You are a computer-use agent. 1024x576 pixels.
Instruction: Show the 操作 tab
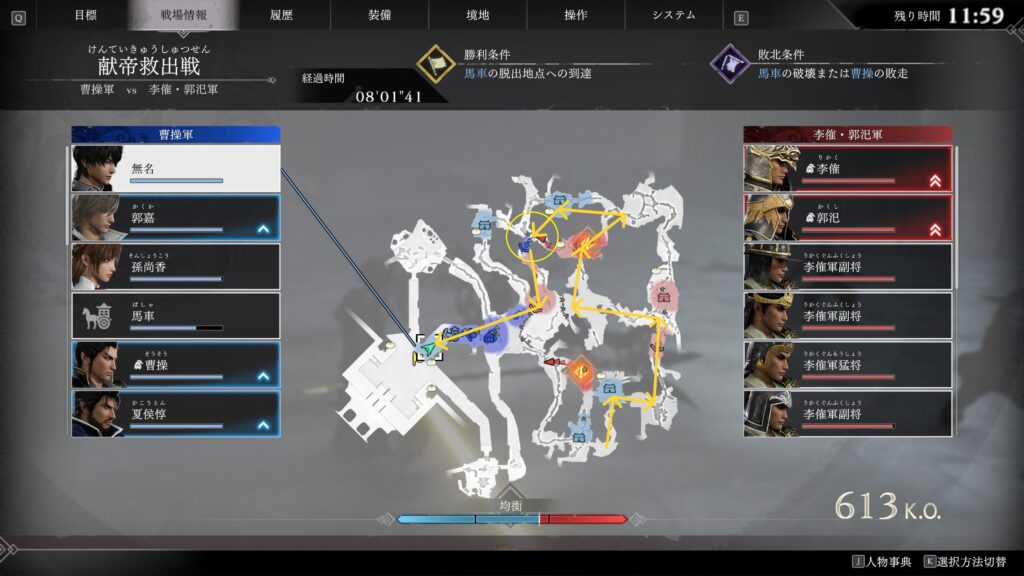coord(575,15)
